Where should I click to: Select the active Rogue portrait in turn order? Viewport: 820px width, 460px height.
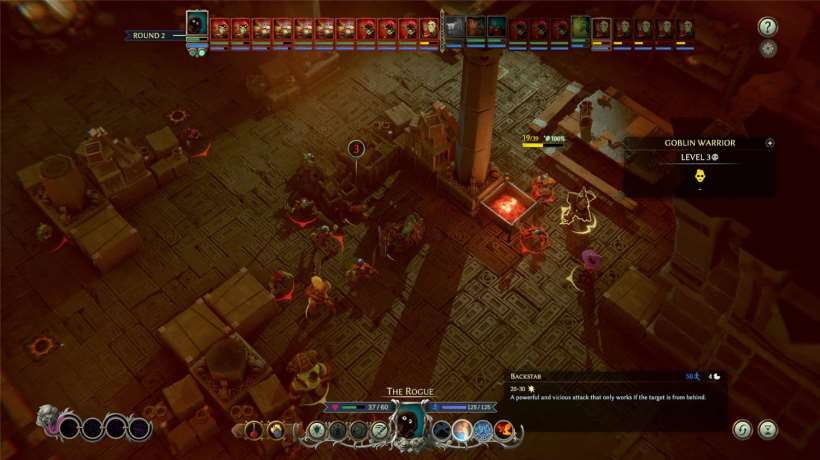pos(197,26)
